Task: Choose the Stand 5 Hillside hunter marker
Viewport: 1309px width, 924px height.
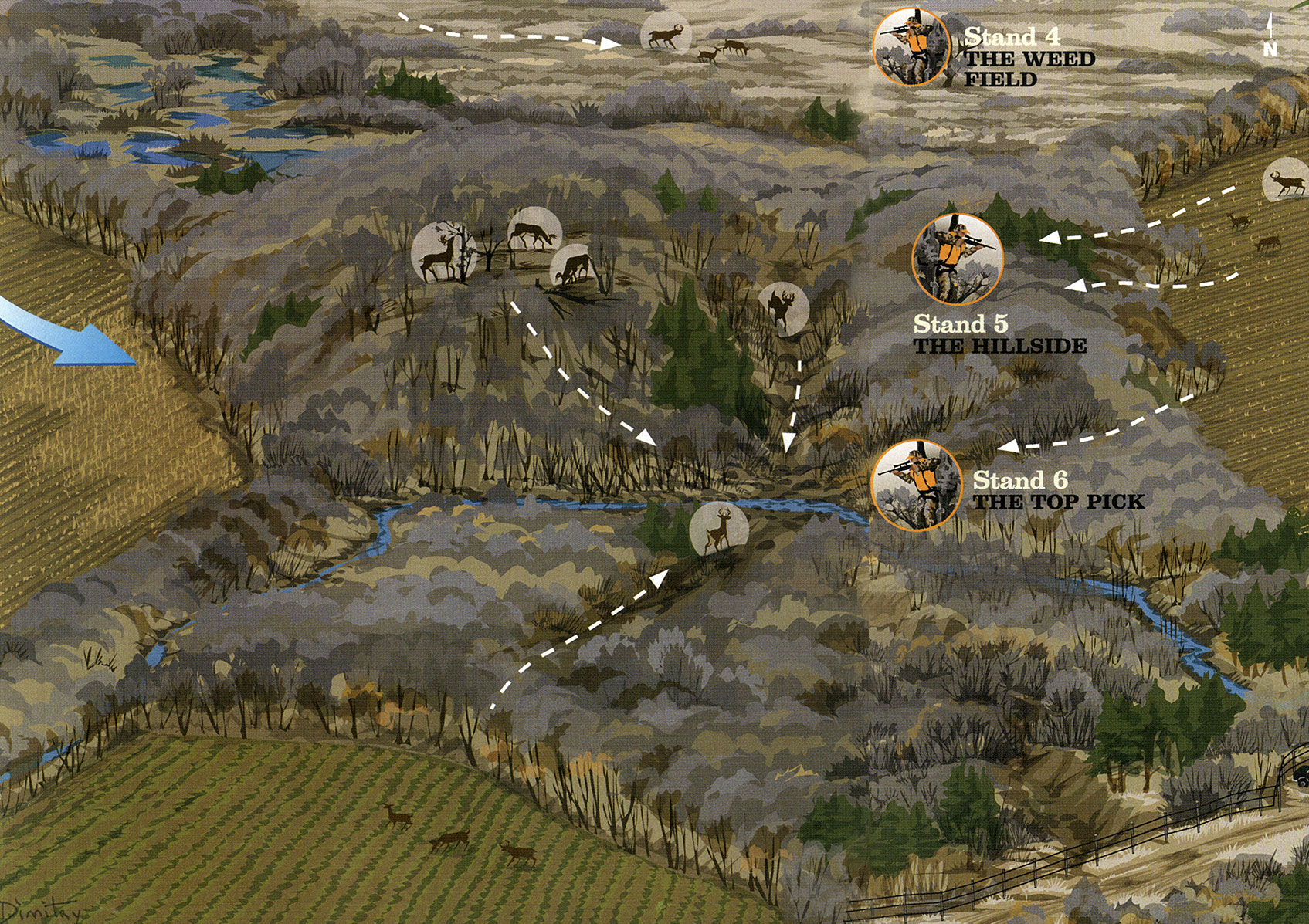Action: (x=957, y=259)
